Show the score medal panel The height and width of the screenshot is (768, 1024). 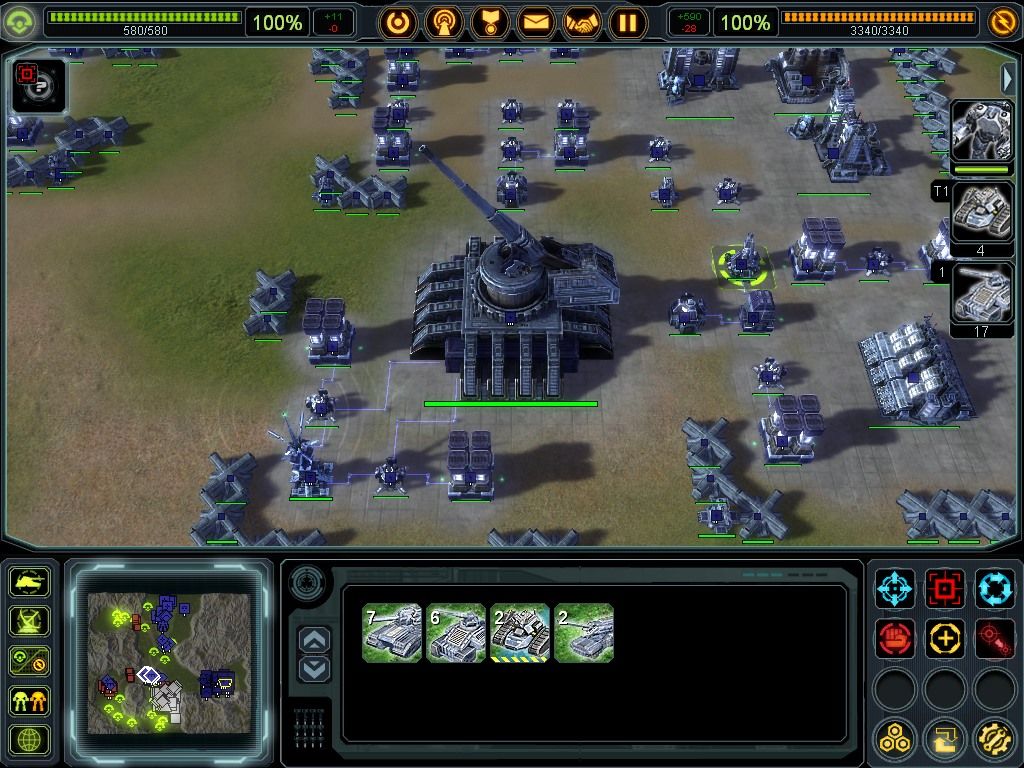tap(489, 21)
